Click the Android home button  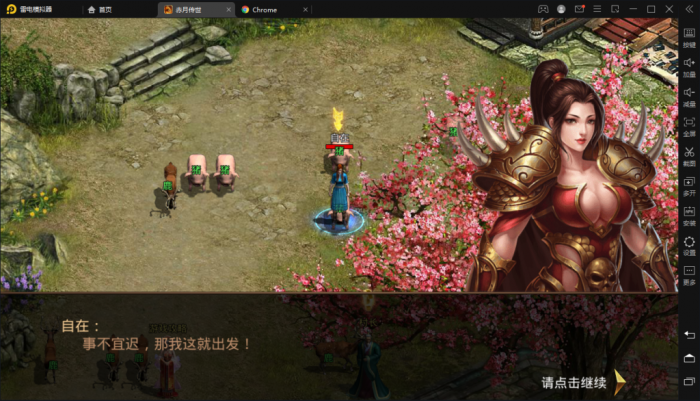[x=689, y=357]
